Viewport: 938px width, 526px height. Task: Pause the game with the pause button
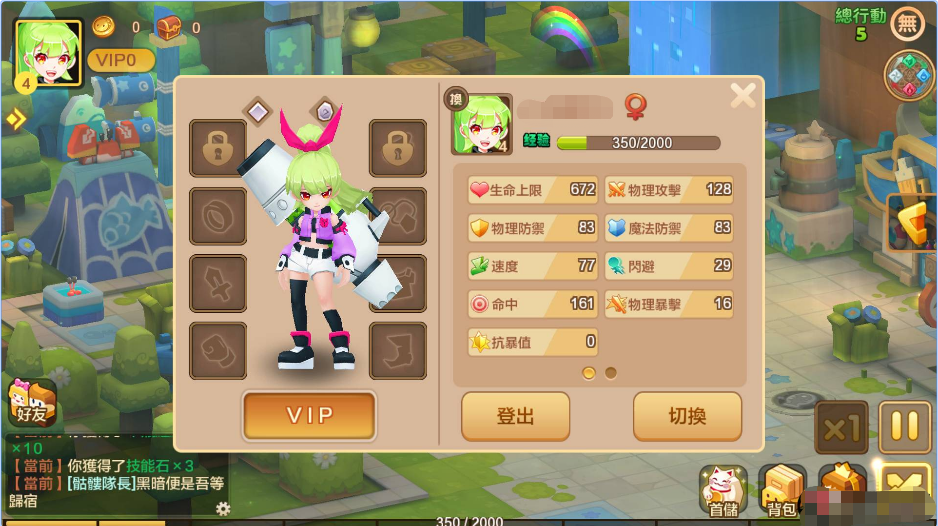[x=904, y=427]
